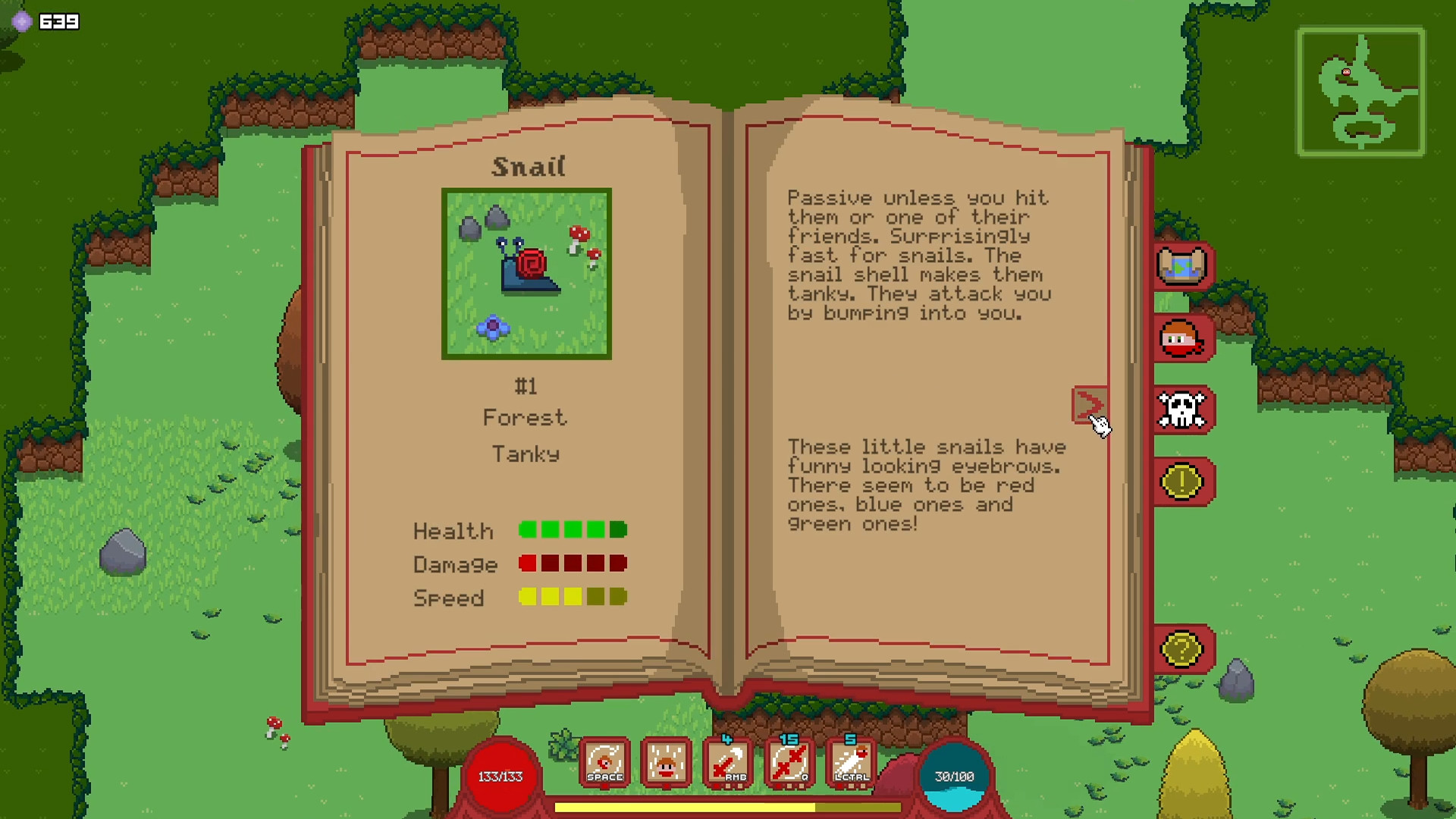Activate the healing ability in the hotbar

(666, 761)
